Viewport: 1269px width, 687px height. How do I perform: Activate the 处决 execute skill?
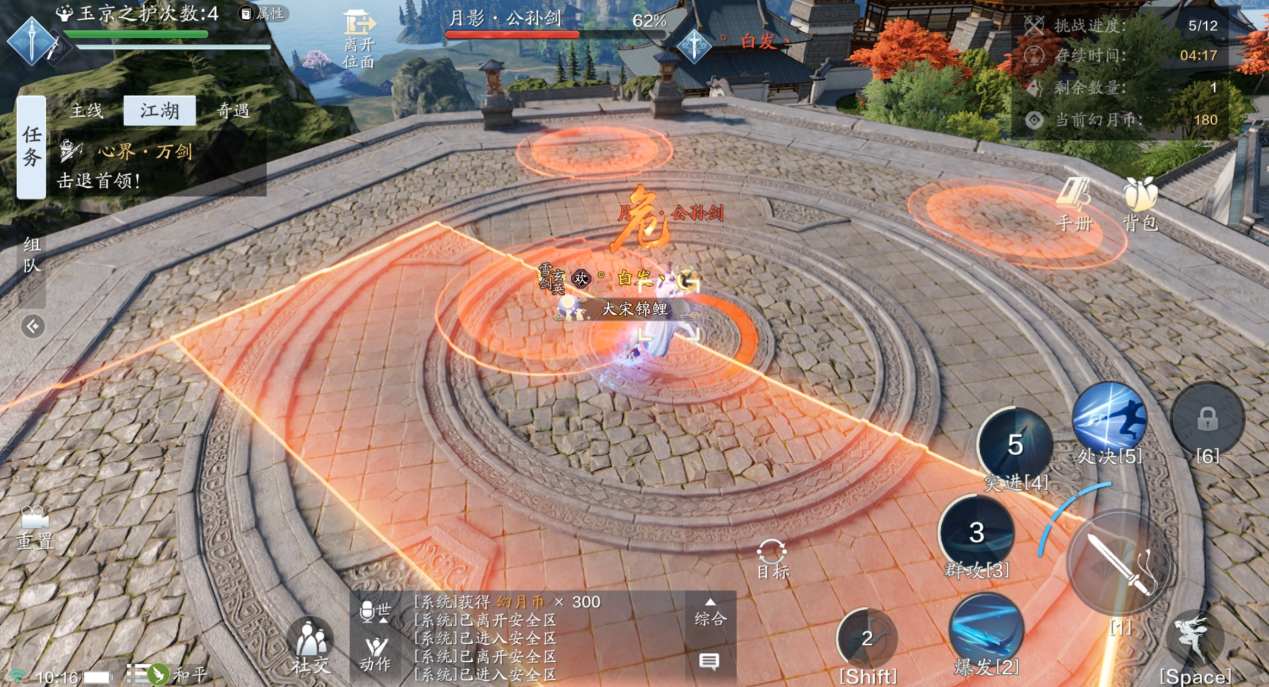[x=1109, y=420]
